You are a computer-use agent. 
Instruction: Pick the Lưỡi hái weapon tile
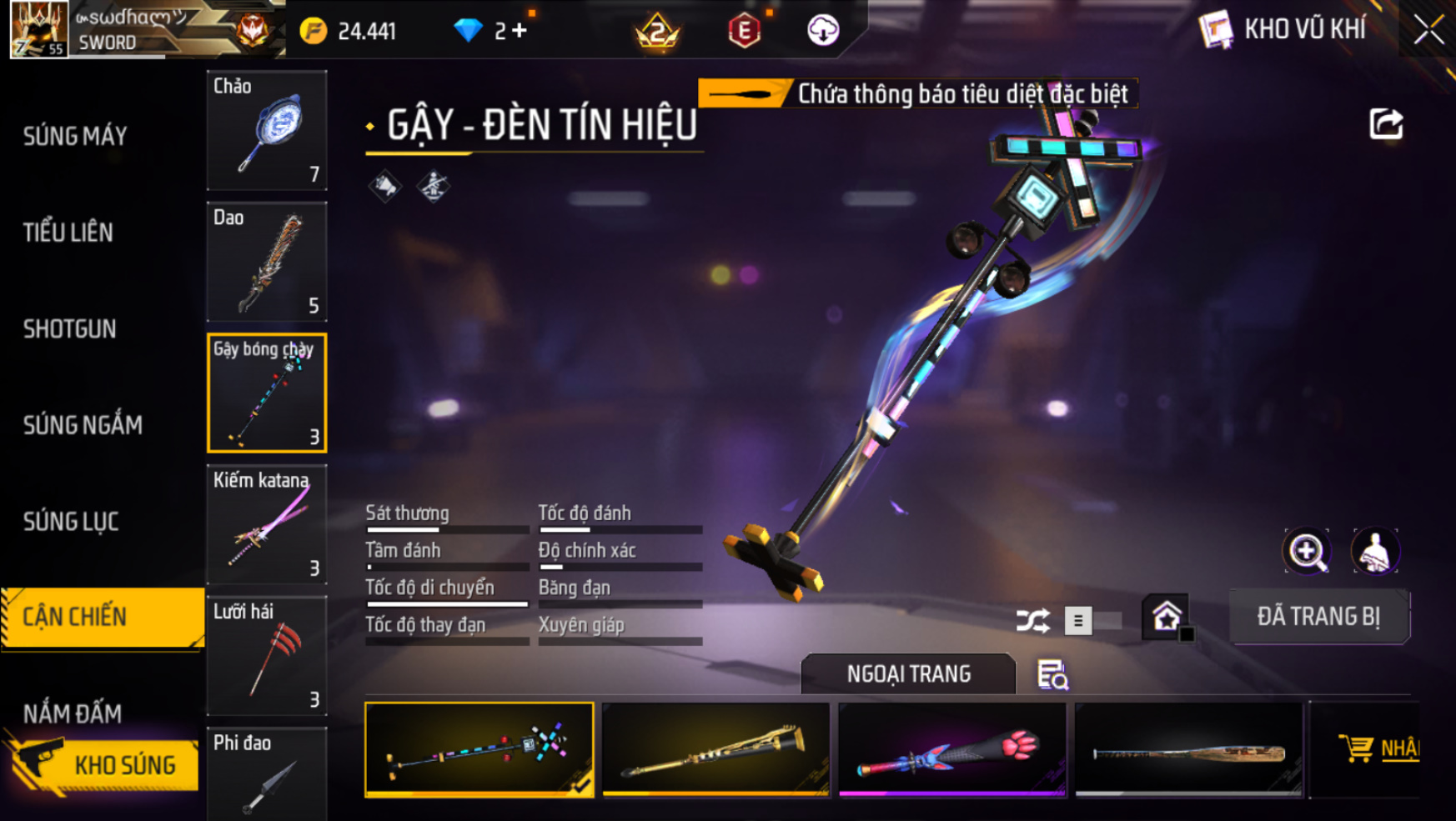tap(267, 656)
